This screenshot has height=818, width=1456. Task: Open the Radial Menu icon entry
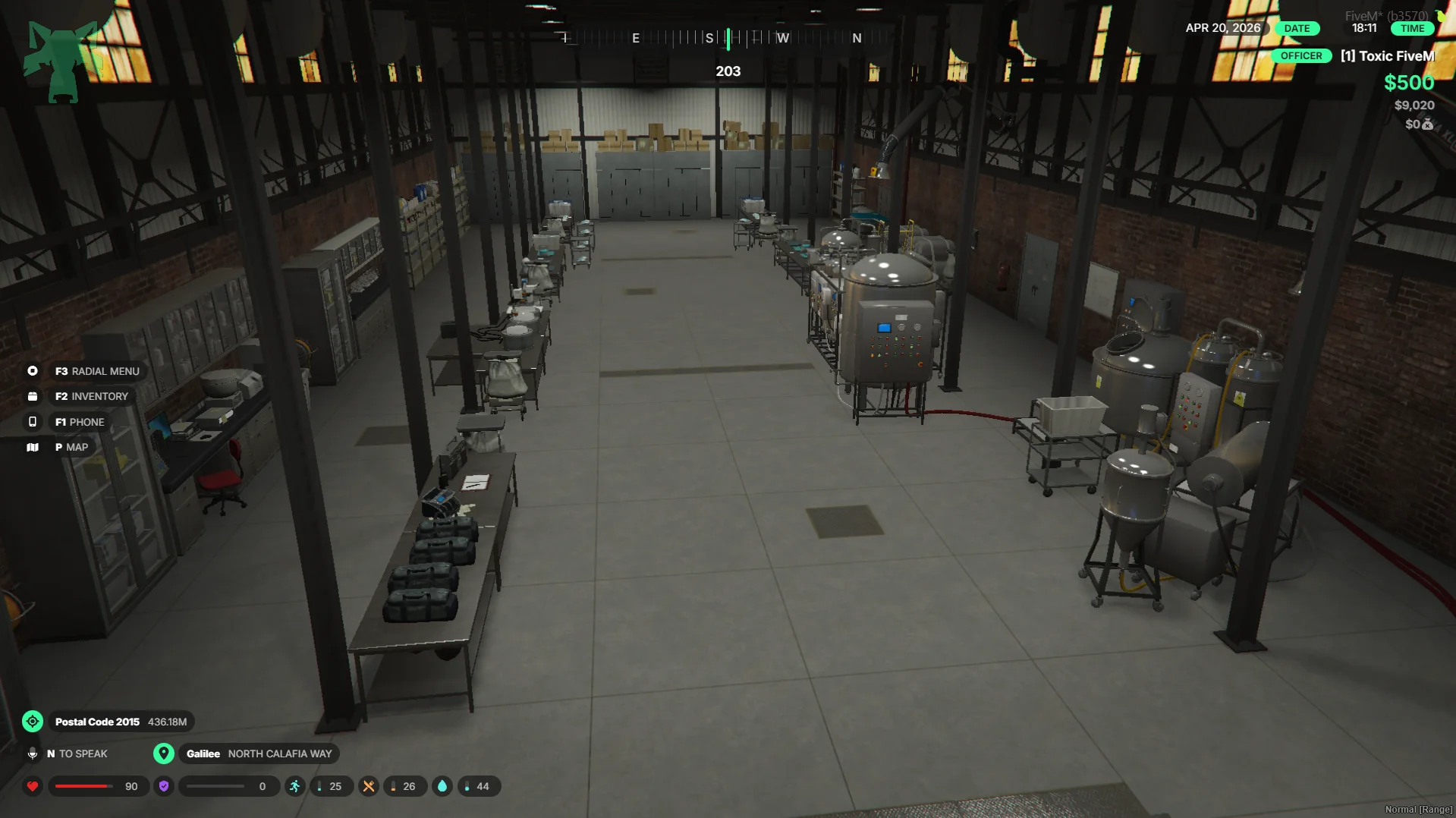pyautogui.click(x=33, y=371)
